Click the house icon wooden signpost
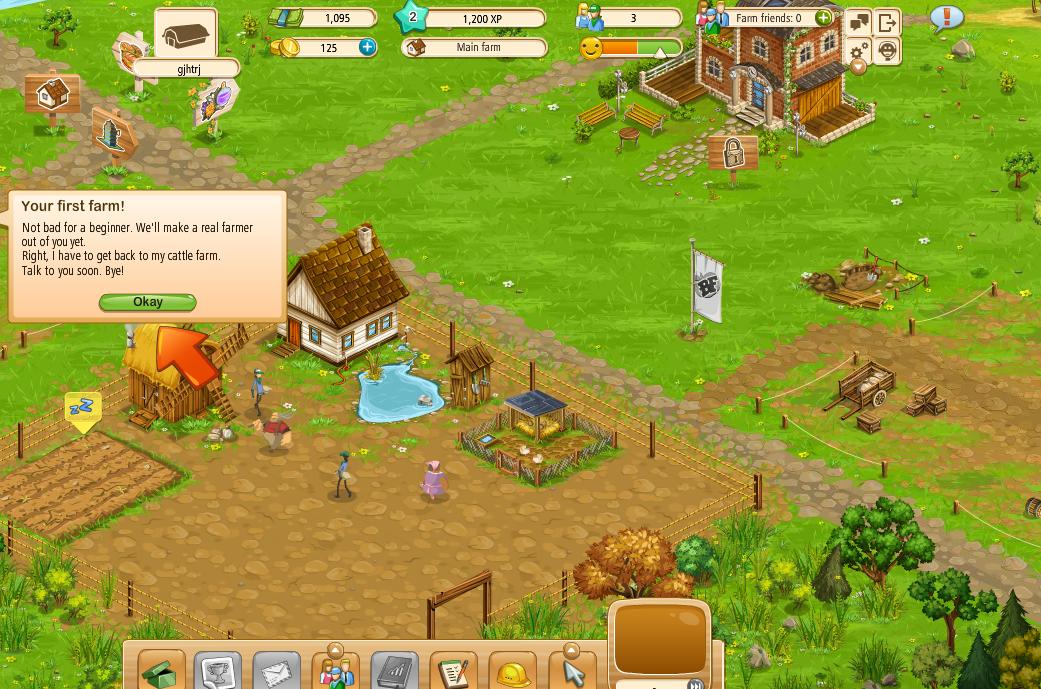This screenshot has width=1041, height=689. coord(51,97)
